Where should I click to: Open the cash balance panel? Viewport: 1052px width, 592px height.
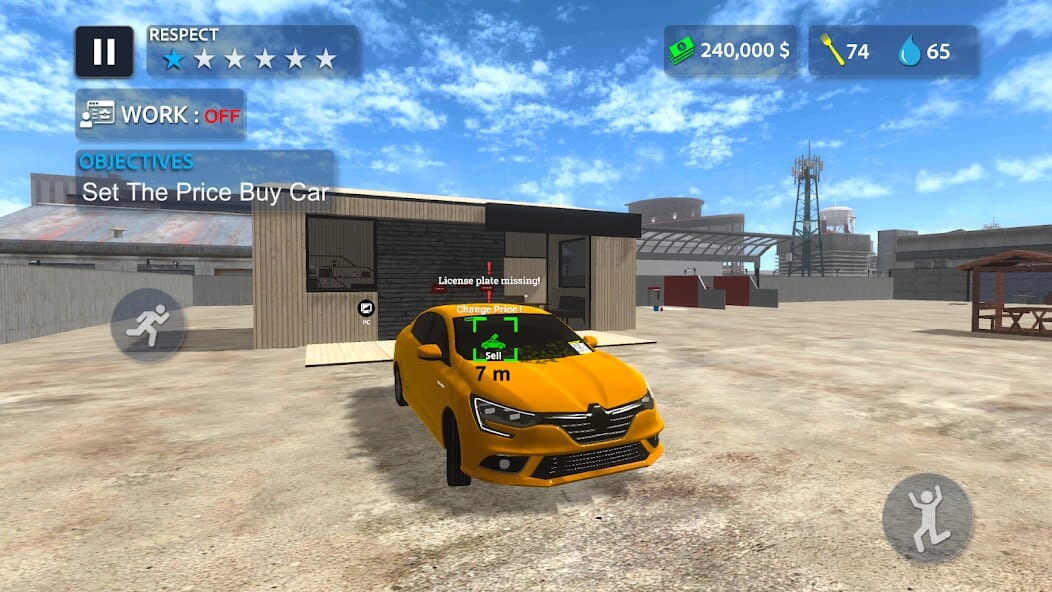(731, 51)
